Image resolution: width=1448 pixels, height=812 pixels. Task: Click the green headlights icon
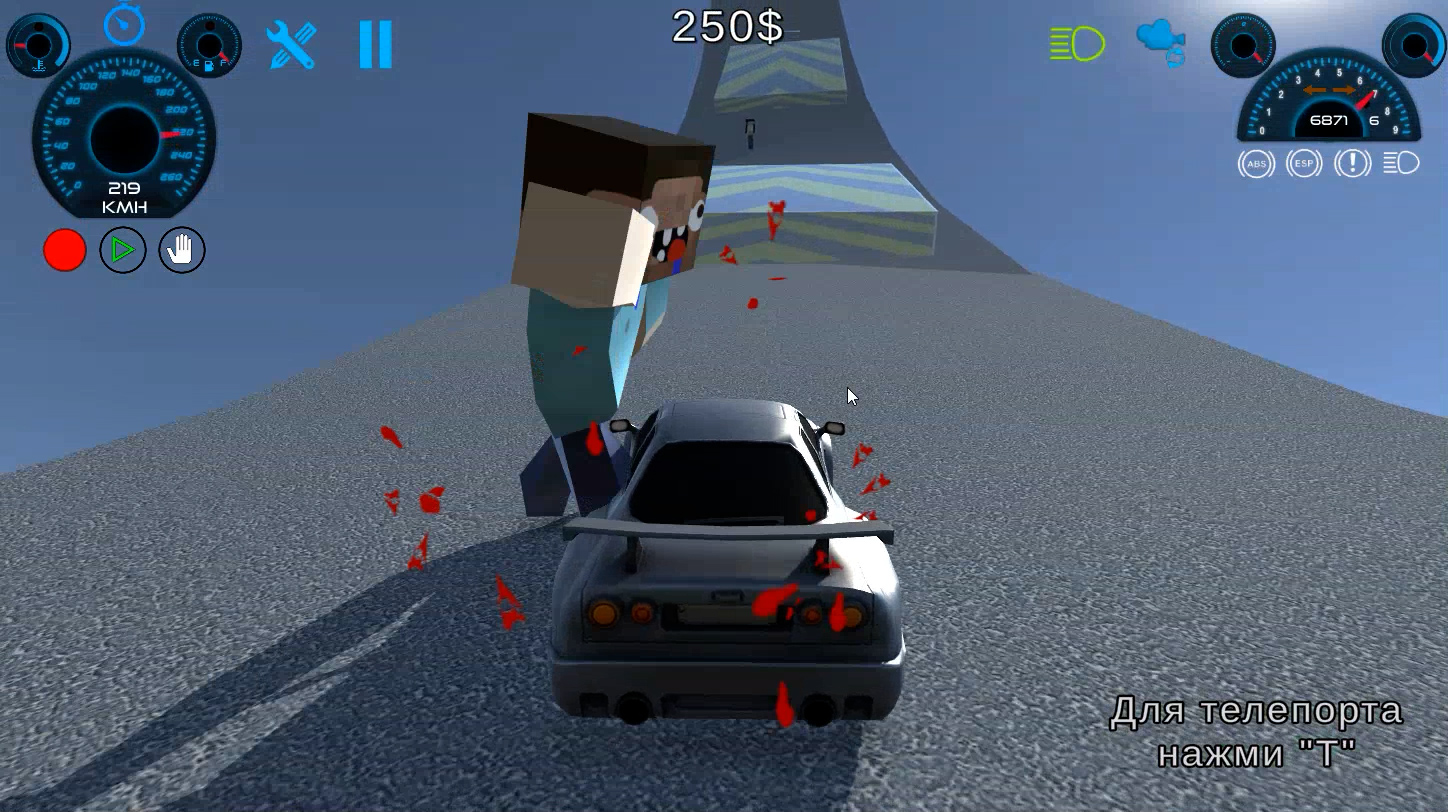click(1075, 44)
